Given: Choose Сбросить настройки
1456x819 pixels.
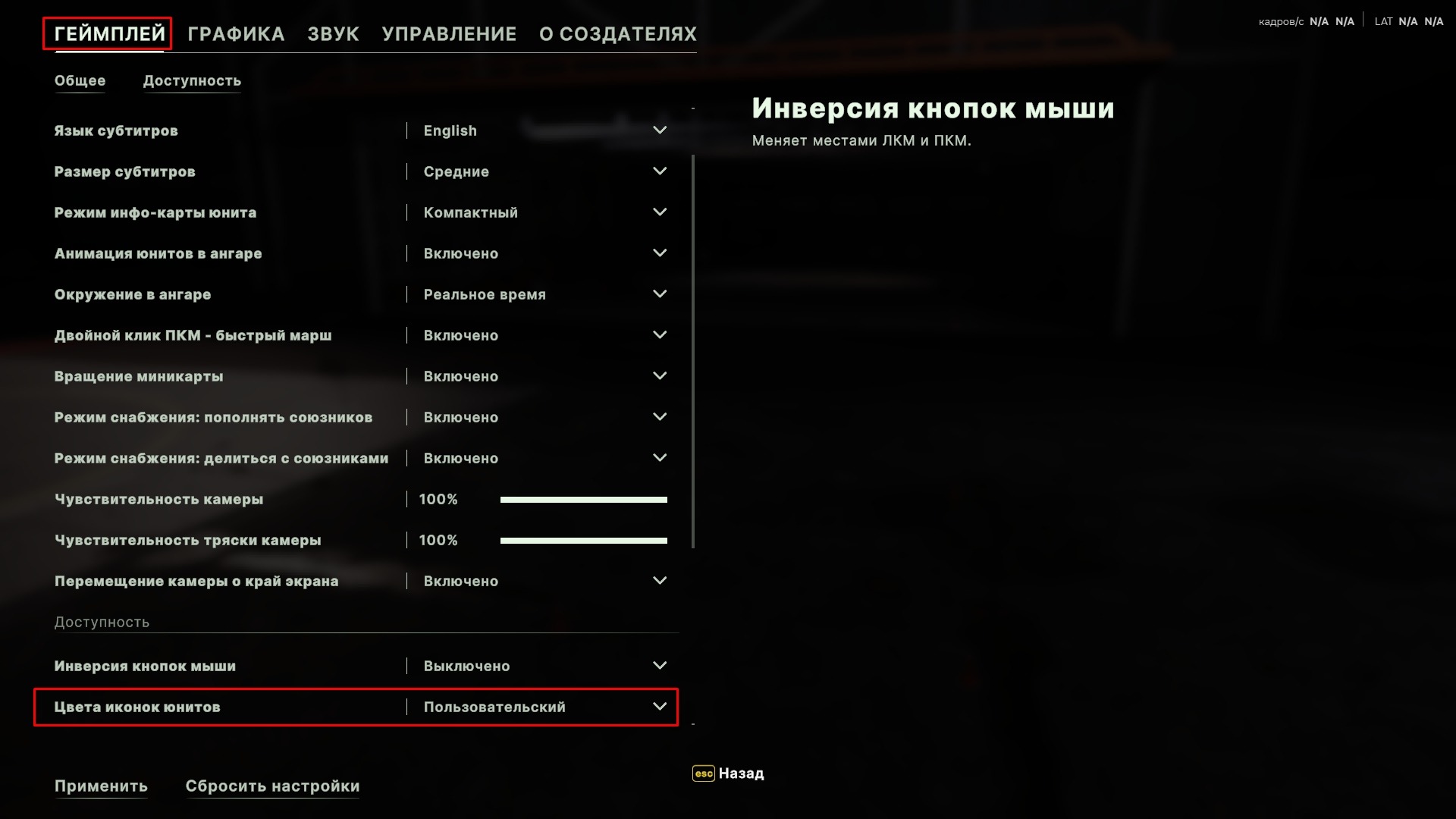Looking at the screenshot, I should pos(272,786).
